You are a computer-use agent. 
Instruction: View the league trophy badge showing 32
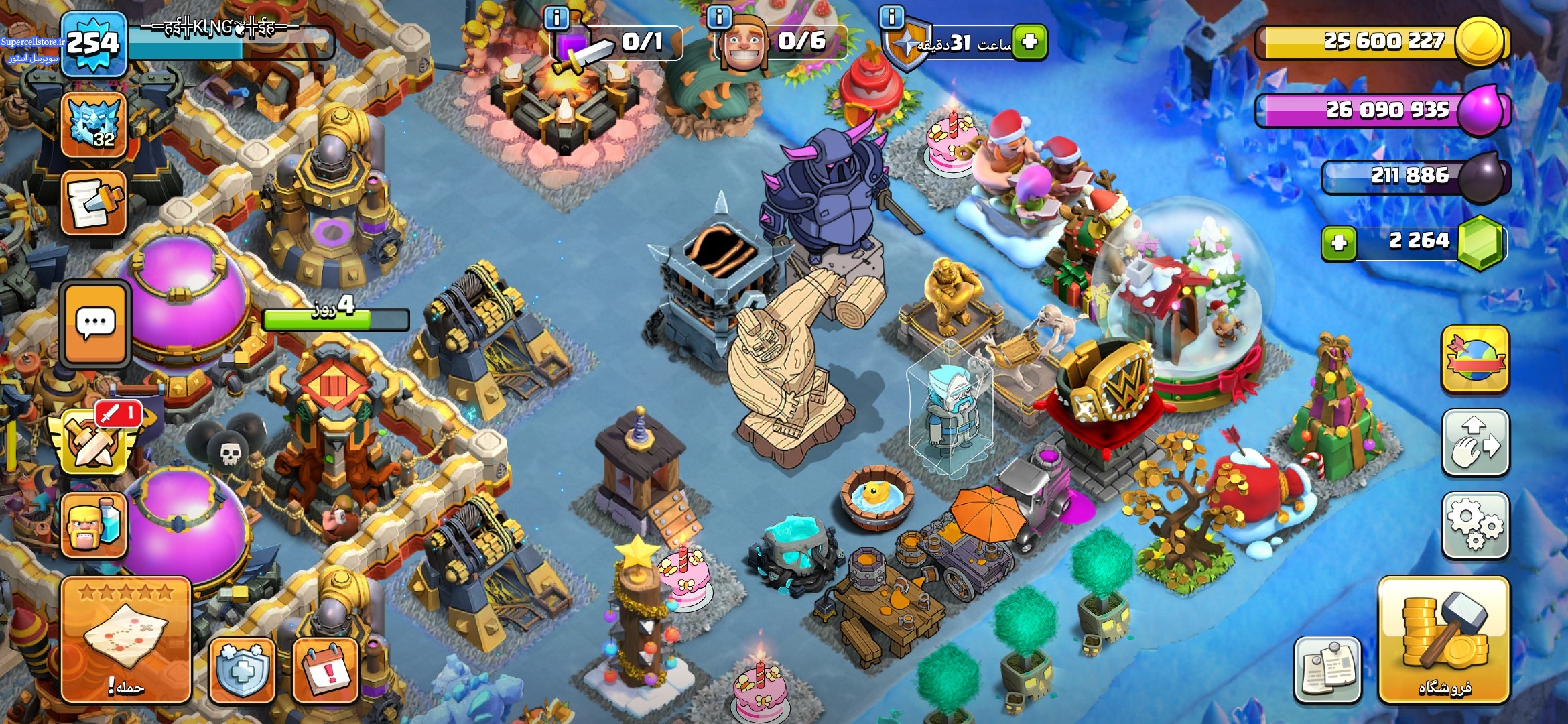[94, 125]
